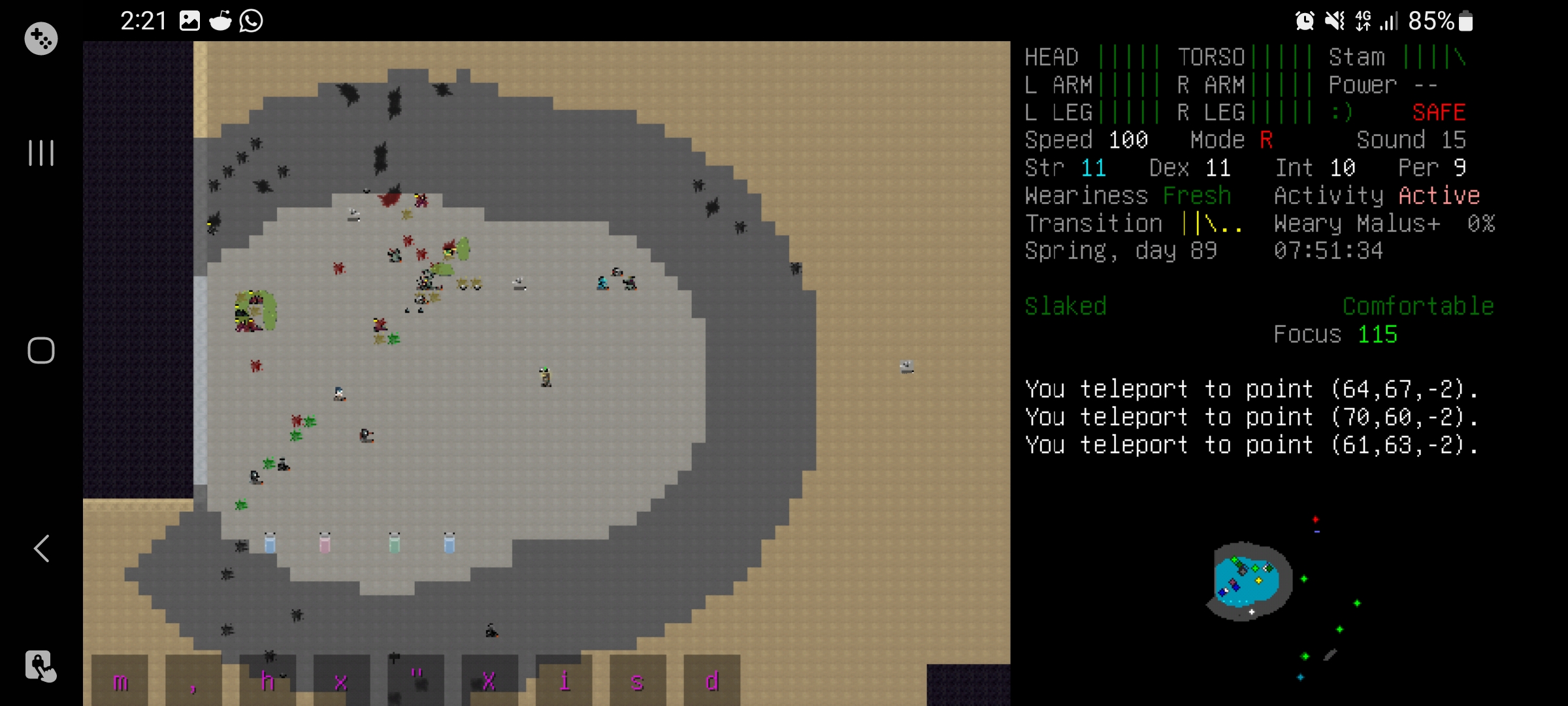Image resolution: width=1568 pixels, height=706 pixels.
Task: Tap the 's' smash shortcut key
Action: [638, 680]
